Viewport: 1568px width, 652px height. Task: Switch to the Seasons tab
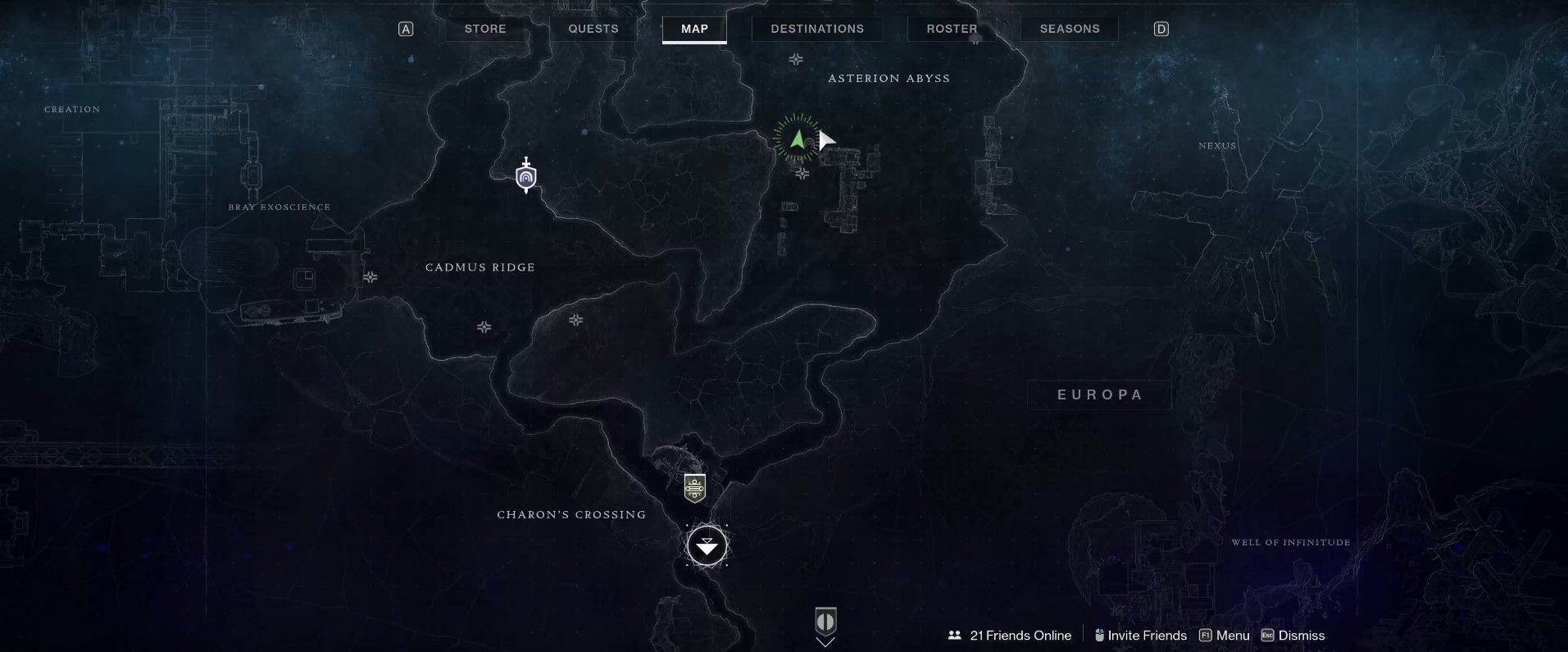[1069, 28]
